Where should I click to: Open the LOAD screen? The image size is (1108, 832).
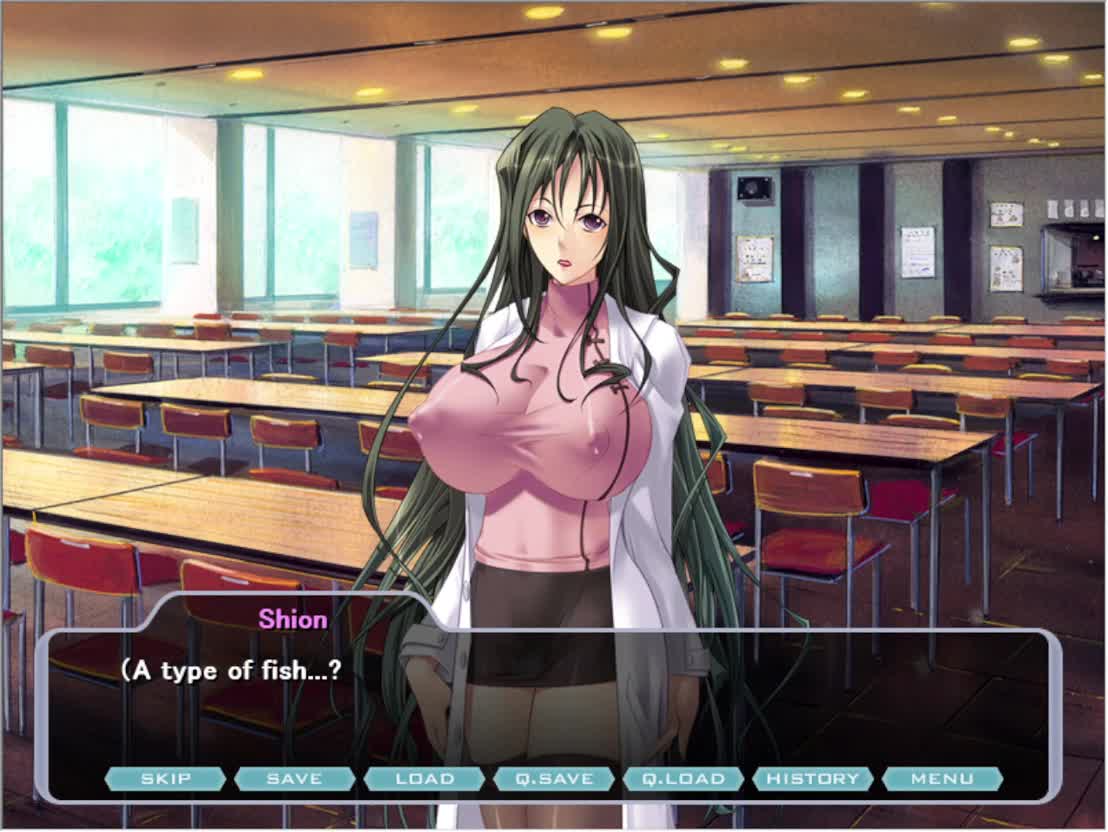[x=424, y=779]
